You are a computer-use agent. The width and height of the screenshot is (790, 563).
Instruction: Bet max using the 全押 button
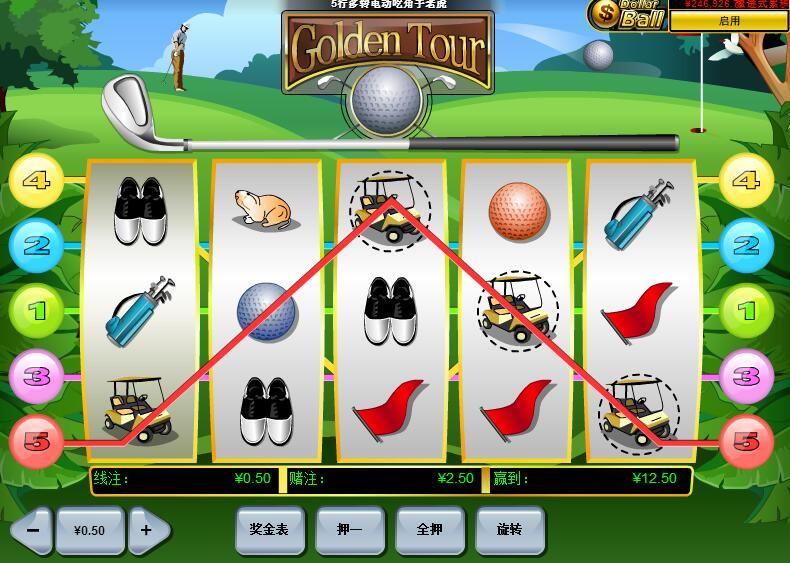pos(429,529)
